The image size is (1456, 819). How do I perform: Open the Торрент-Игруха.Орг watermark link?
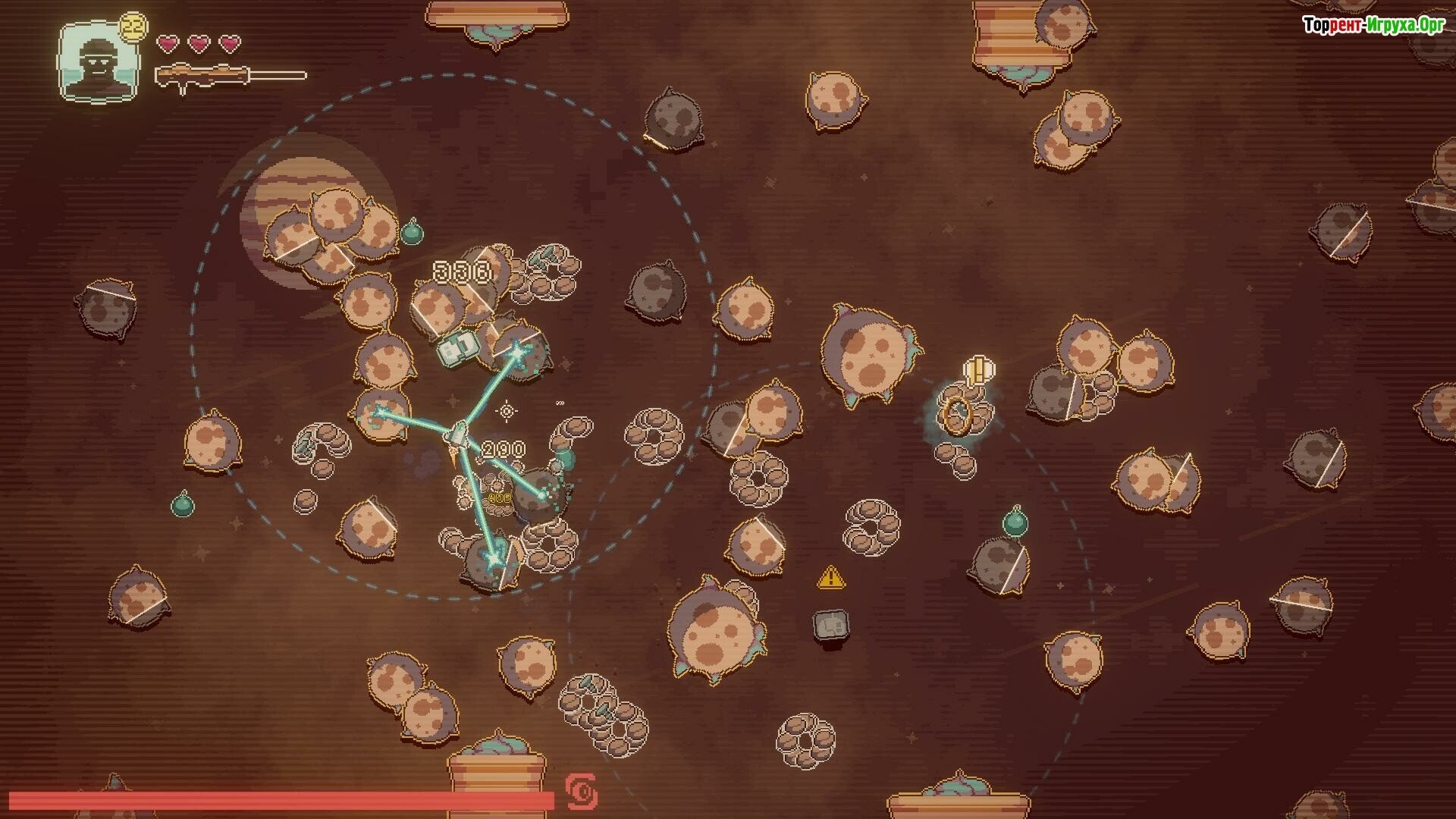coord(1373,25)
